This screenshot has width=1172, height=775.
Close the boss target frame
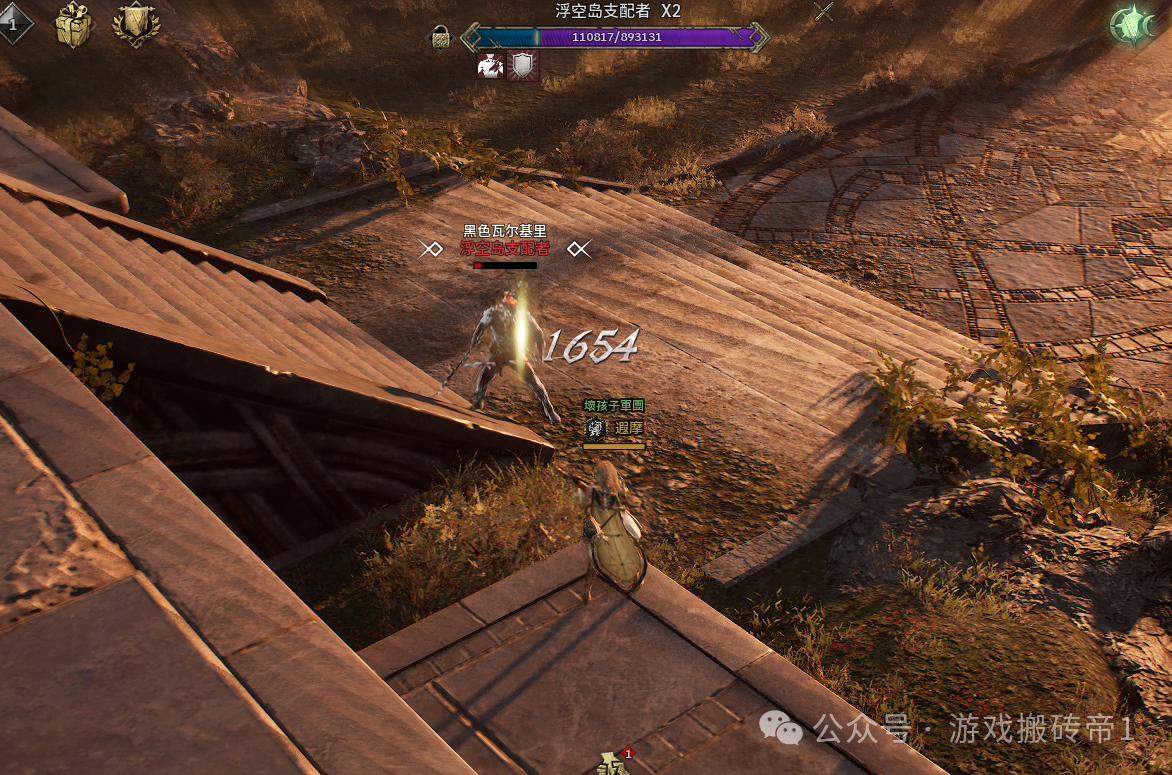pyautogui.click(x=823, y=12)
